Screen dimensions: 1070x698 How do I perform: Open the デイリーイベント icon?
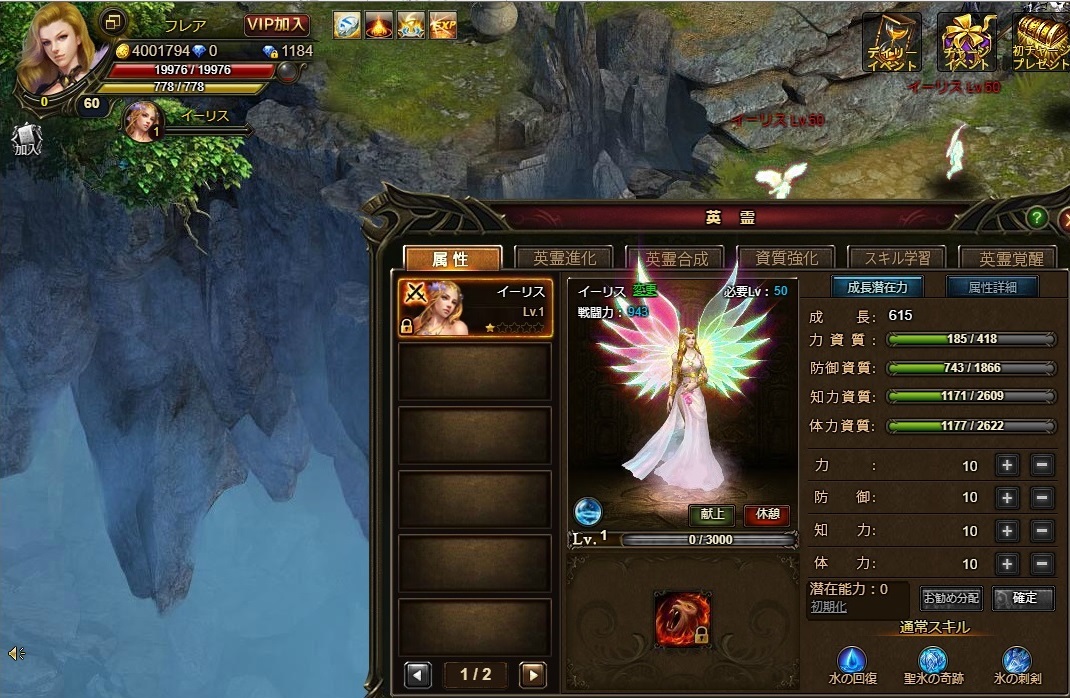892,42
